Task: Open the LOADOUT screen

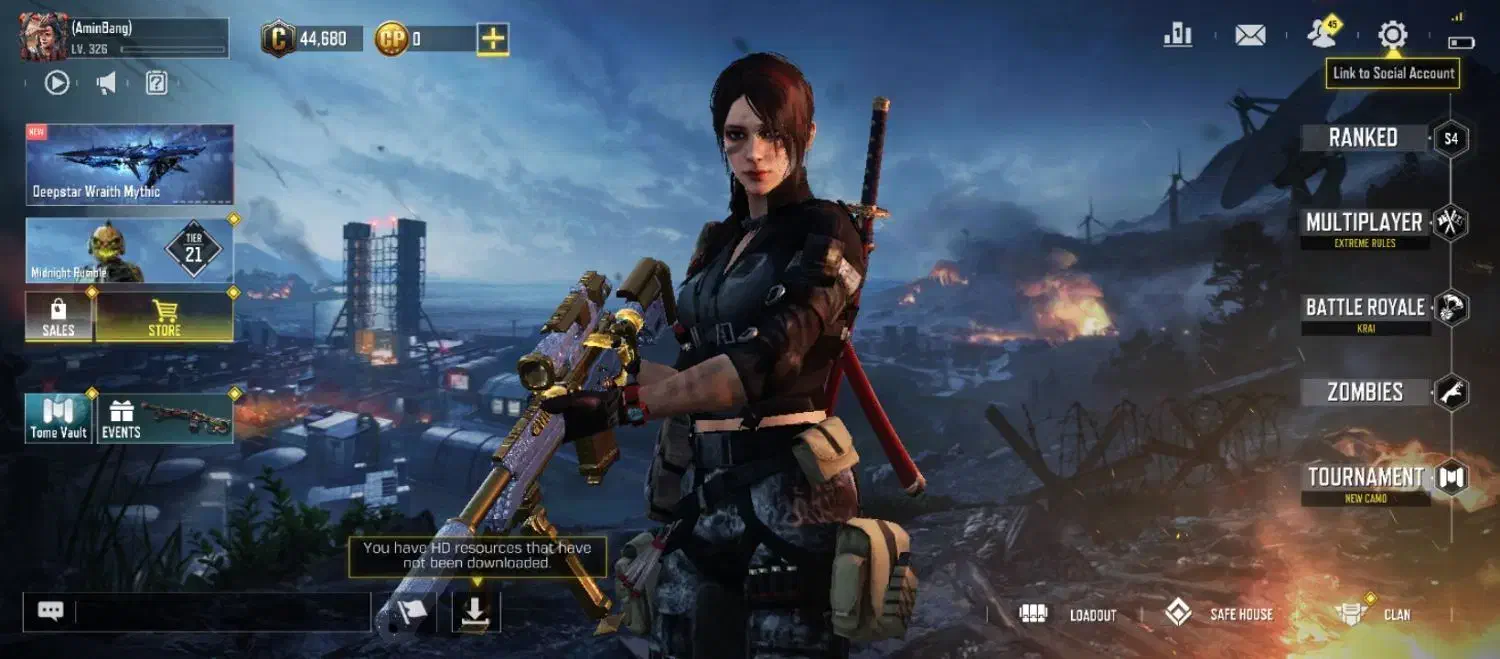Action: point(1068,614)
